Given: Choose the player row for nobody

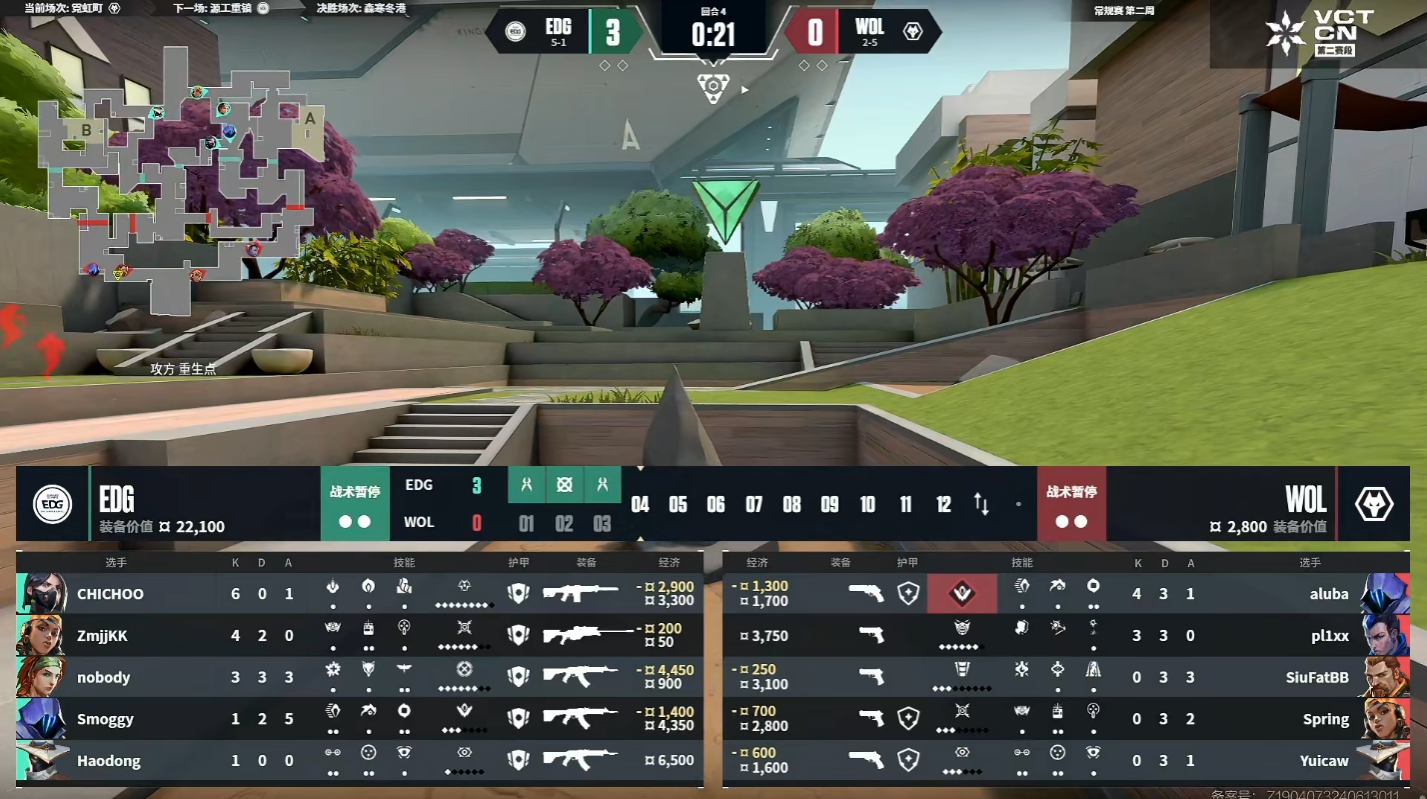Looking at the screenshot, I should point(360,677).
